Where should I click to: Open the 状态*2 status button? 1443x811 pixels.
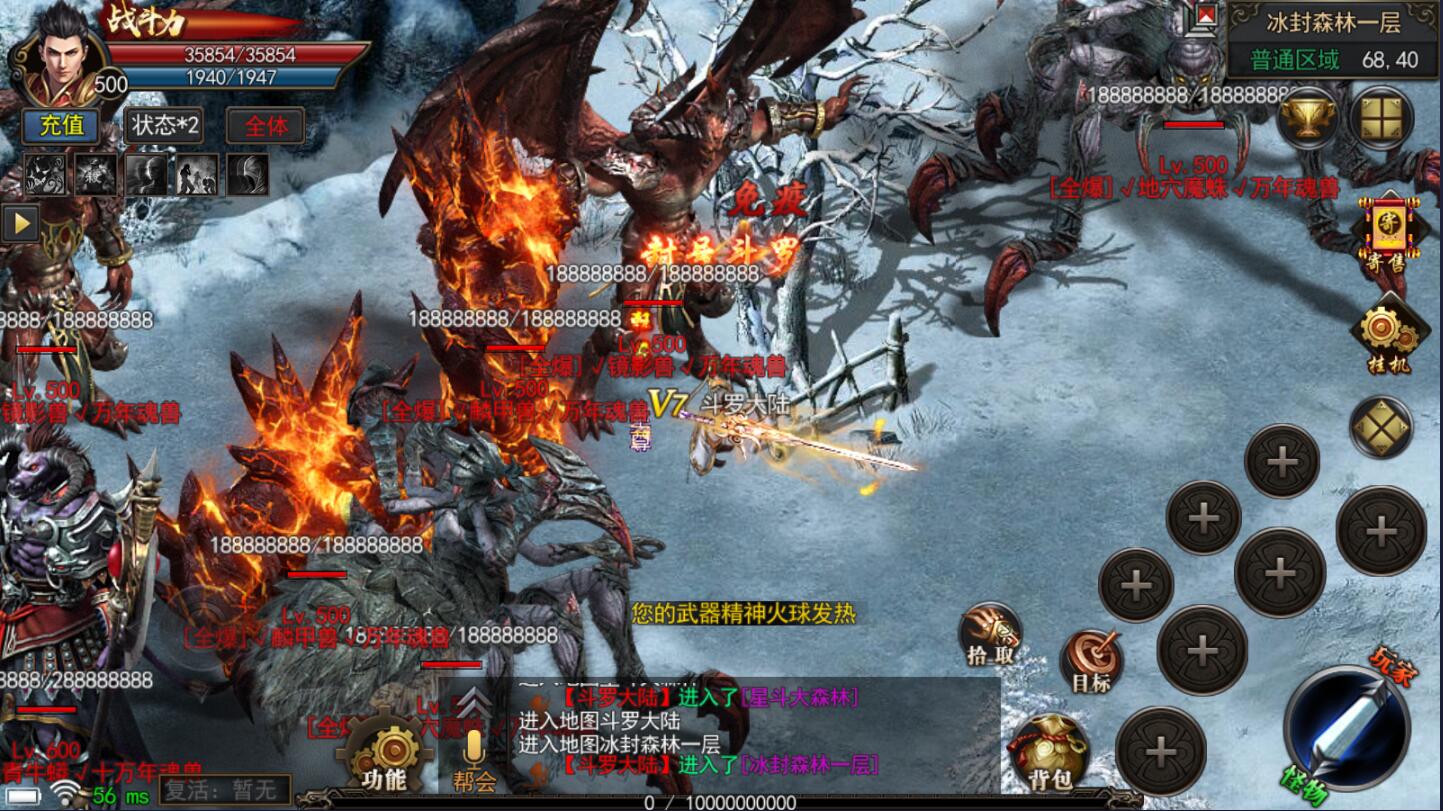(x=163, y=126)
